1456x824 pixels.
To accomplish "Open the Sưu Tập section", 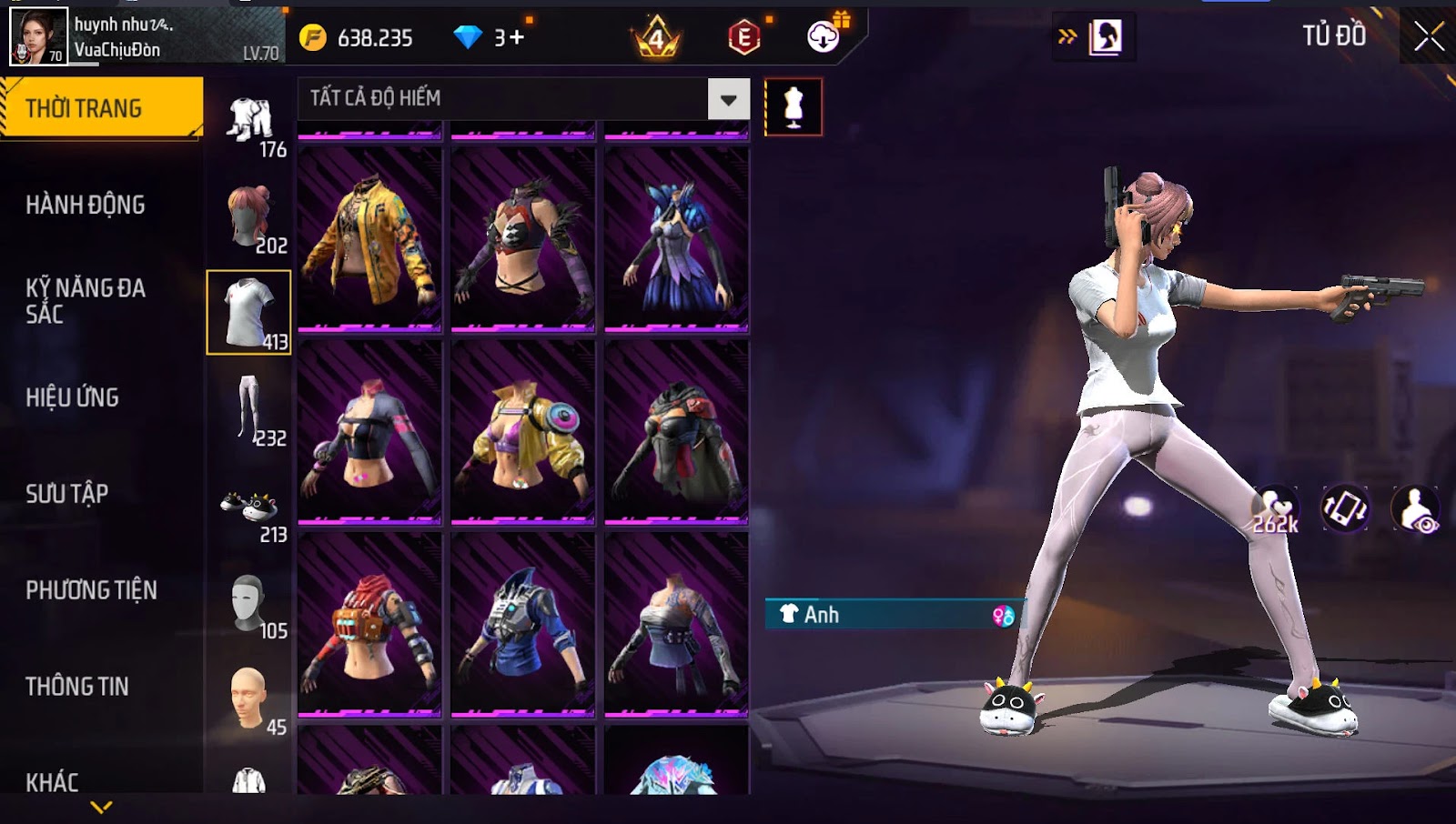I will pos(67,494).
